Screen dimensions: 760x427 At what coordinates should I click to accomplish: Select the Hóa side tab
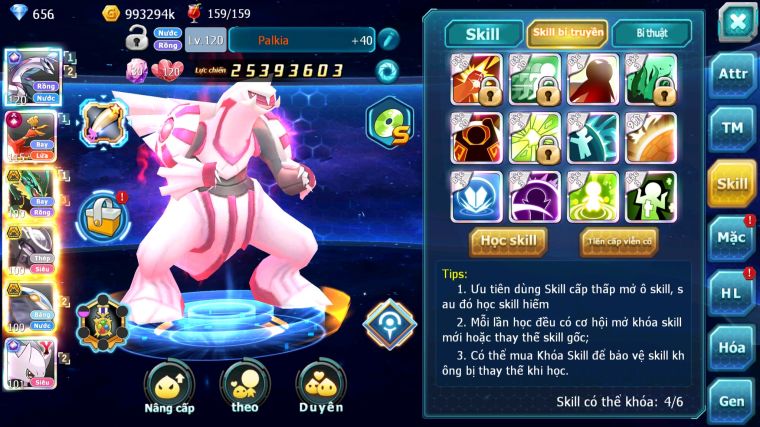click(x=732, y=347)
